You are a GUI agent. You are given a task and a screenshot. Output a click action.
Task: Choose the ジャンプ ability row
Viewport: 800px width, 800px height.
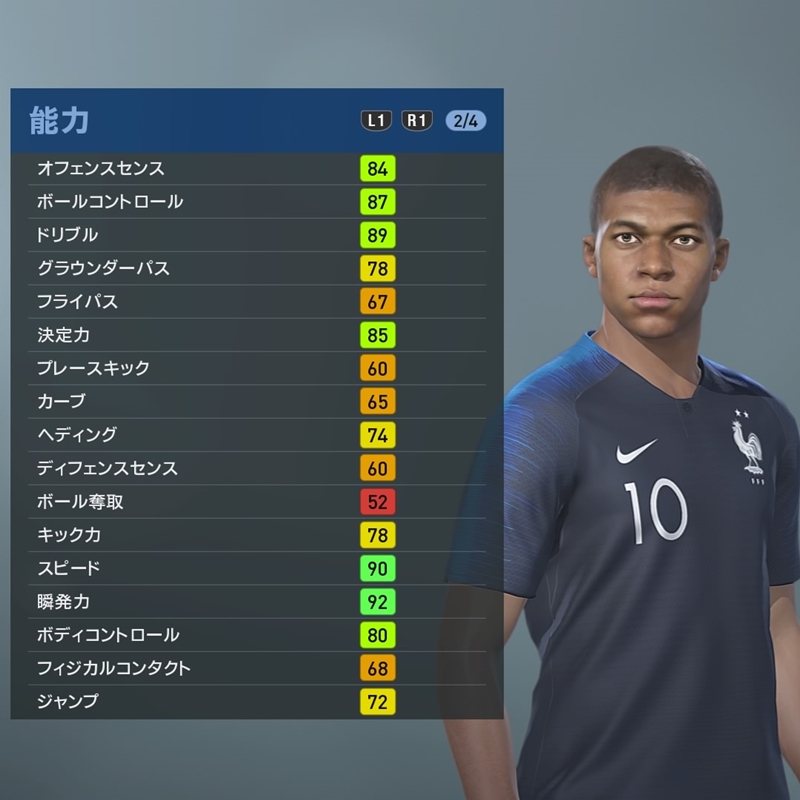click(x=256, y=702)
